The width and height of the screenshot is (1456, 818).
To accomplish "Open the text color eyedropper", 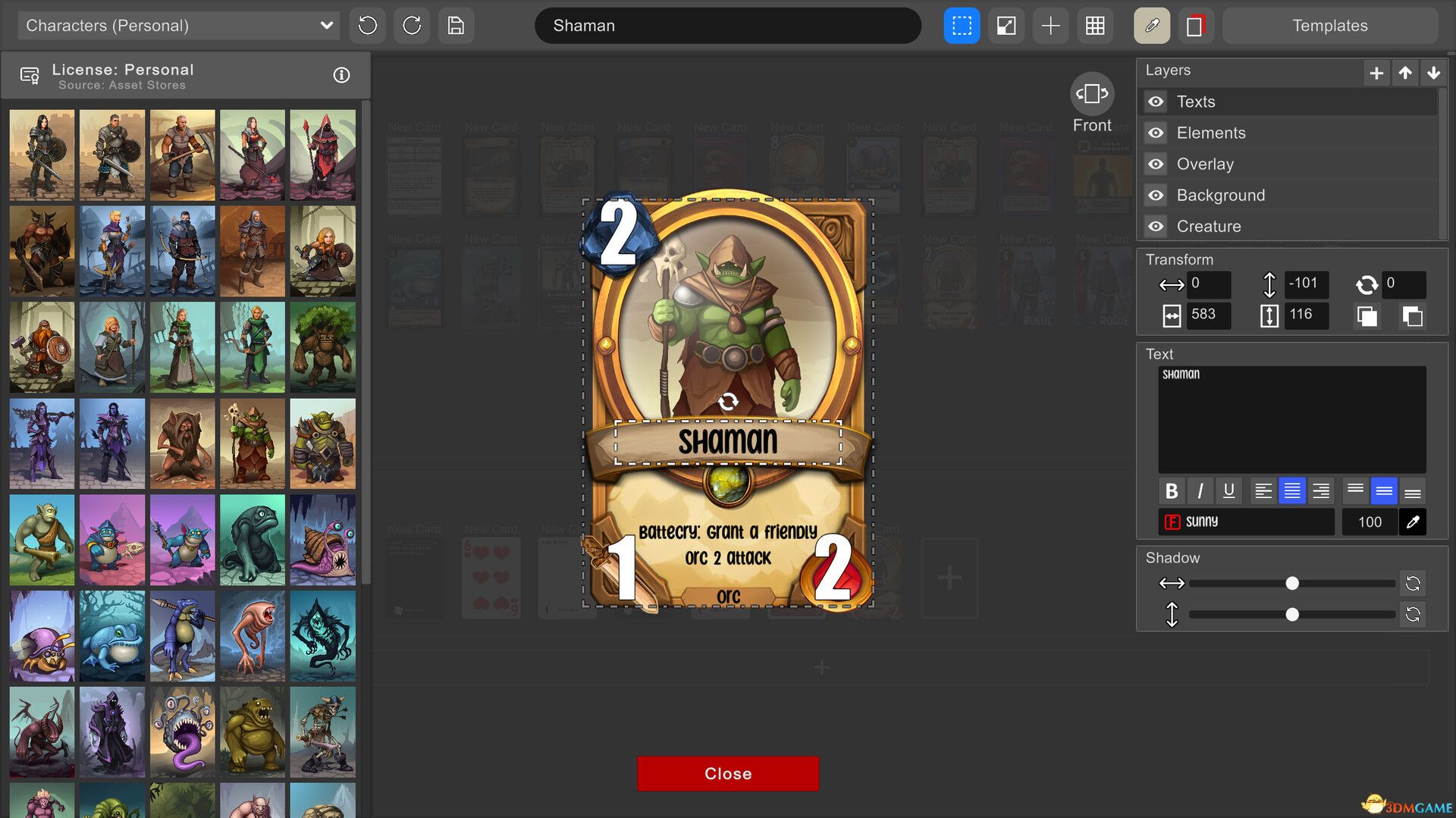I will click(1413, 522).
